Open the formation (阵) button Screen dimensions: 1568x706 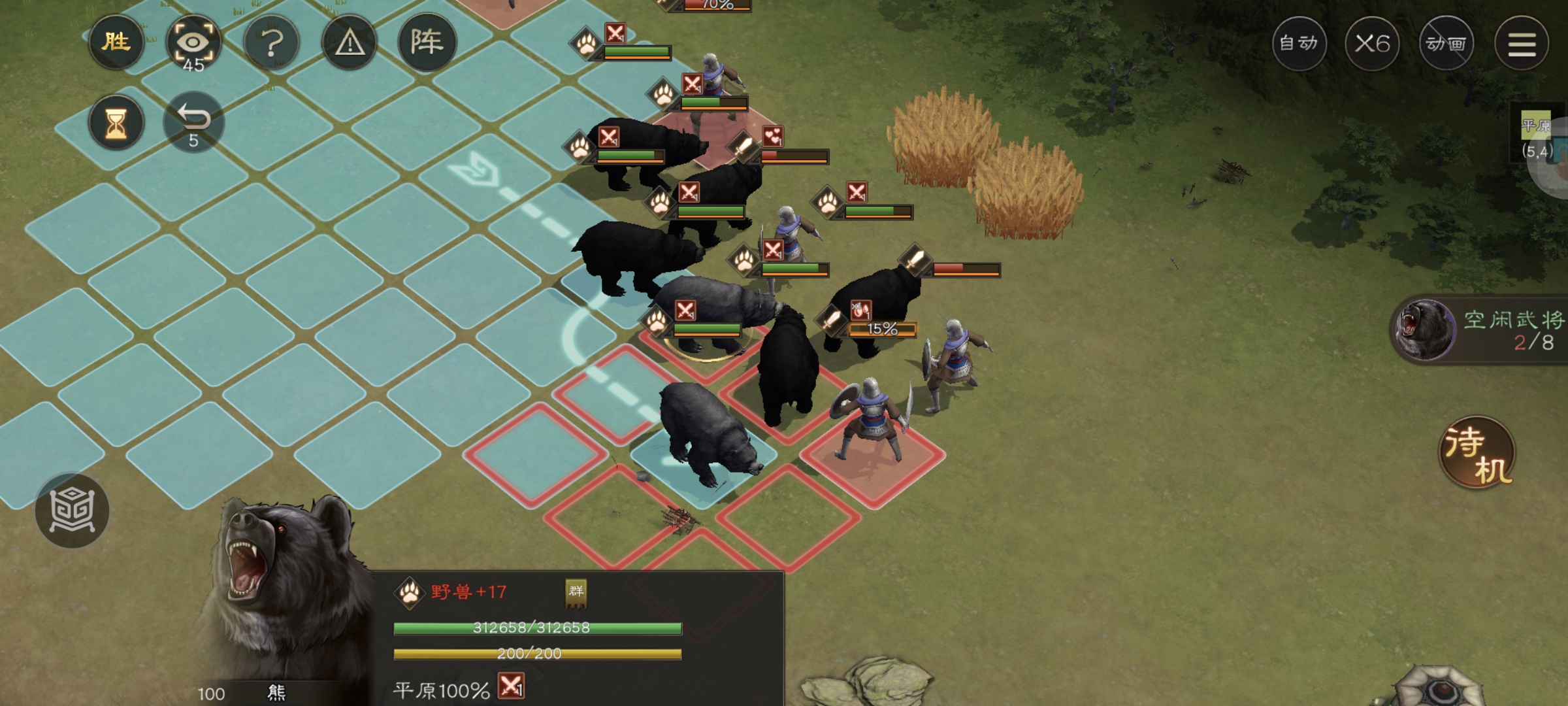pyautogui.click(x=427, y=42)
